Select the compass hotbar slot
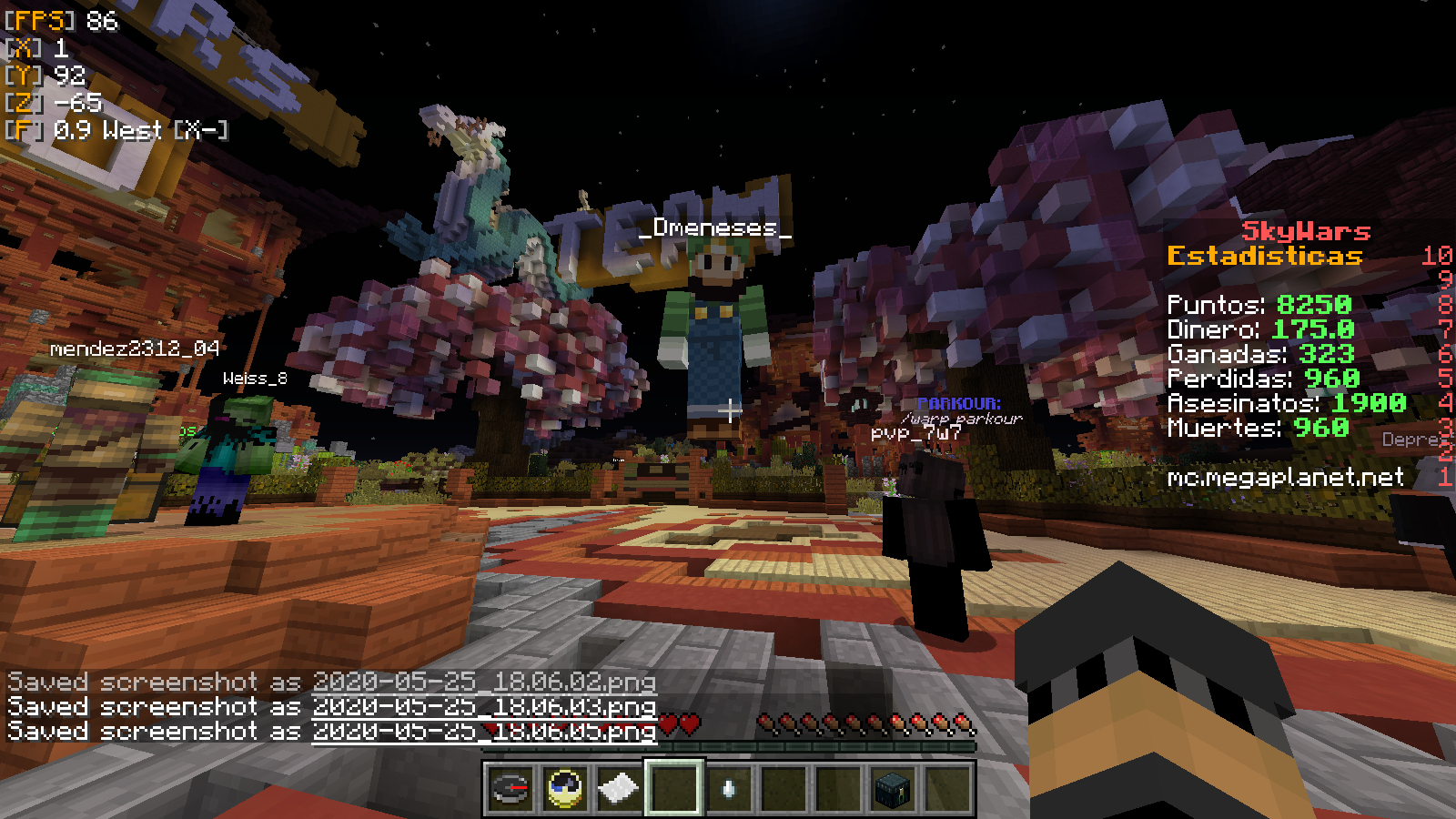Viewport: 1456px width, 819px height. [510, 788]
